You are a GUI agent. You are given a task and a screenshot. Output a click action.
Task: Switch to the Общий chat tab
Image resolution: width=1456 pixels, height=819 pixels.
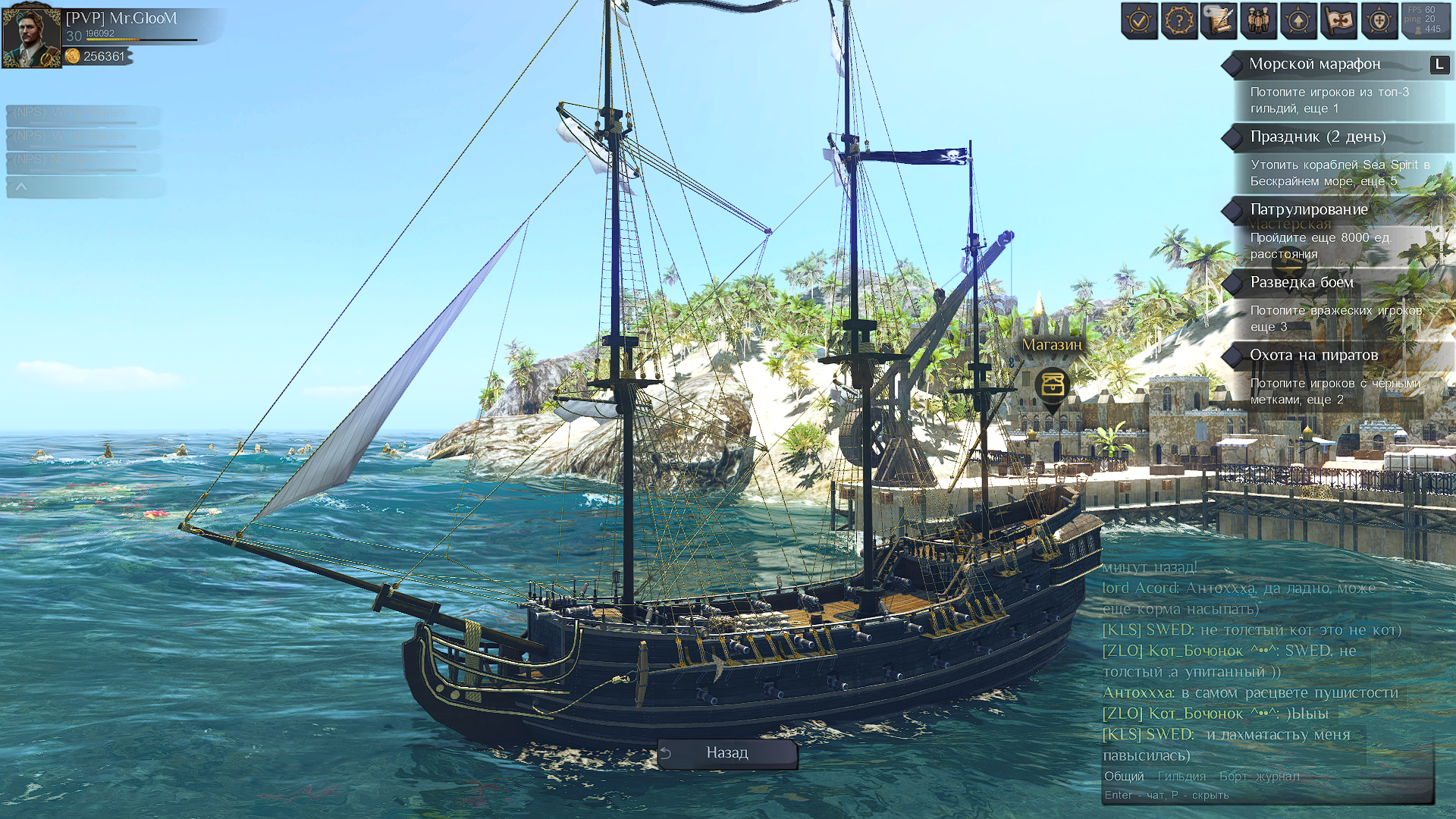[x=1124, y=777]
